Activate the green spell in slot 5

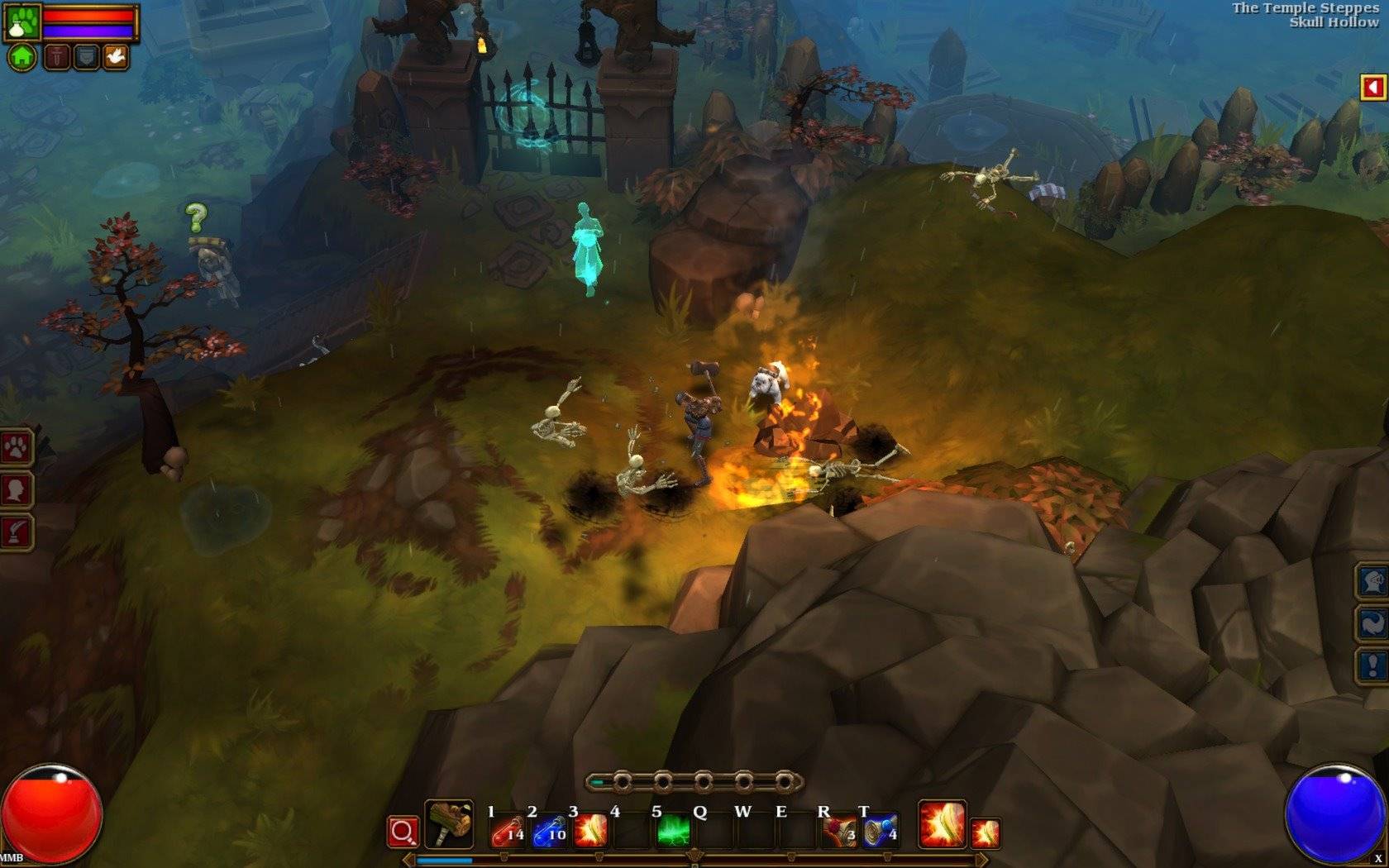[674, 831]
